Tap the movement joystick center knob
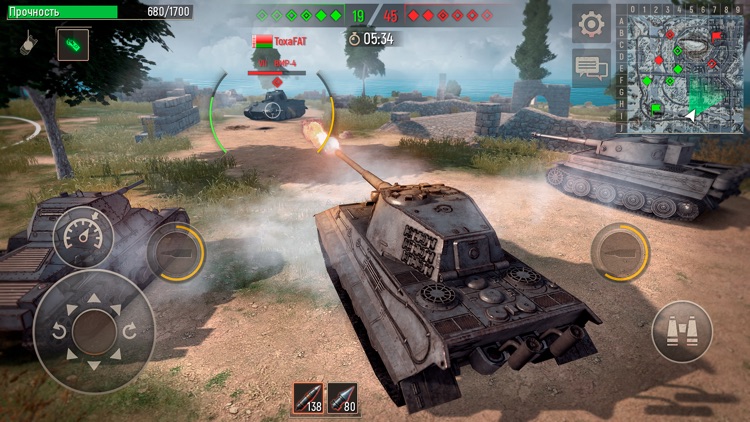Image resolution: width=750 pixels, height=422 pixels. tap(94, 331)
